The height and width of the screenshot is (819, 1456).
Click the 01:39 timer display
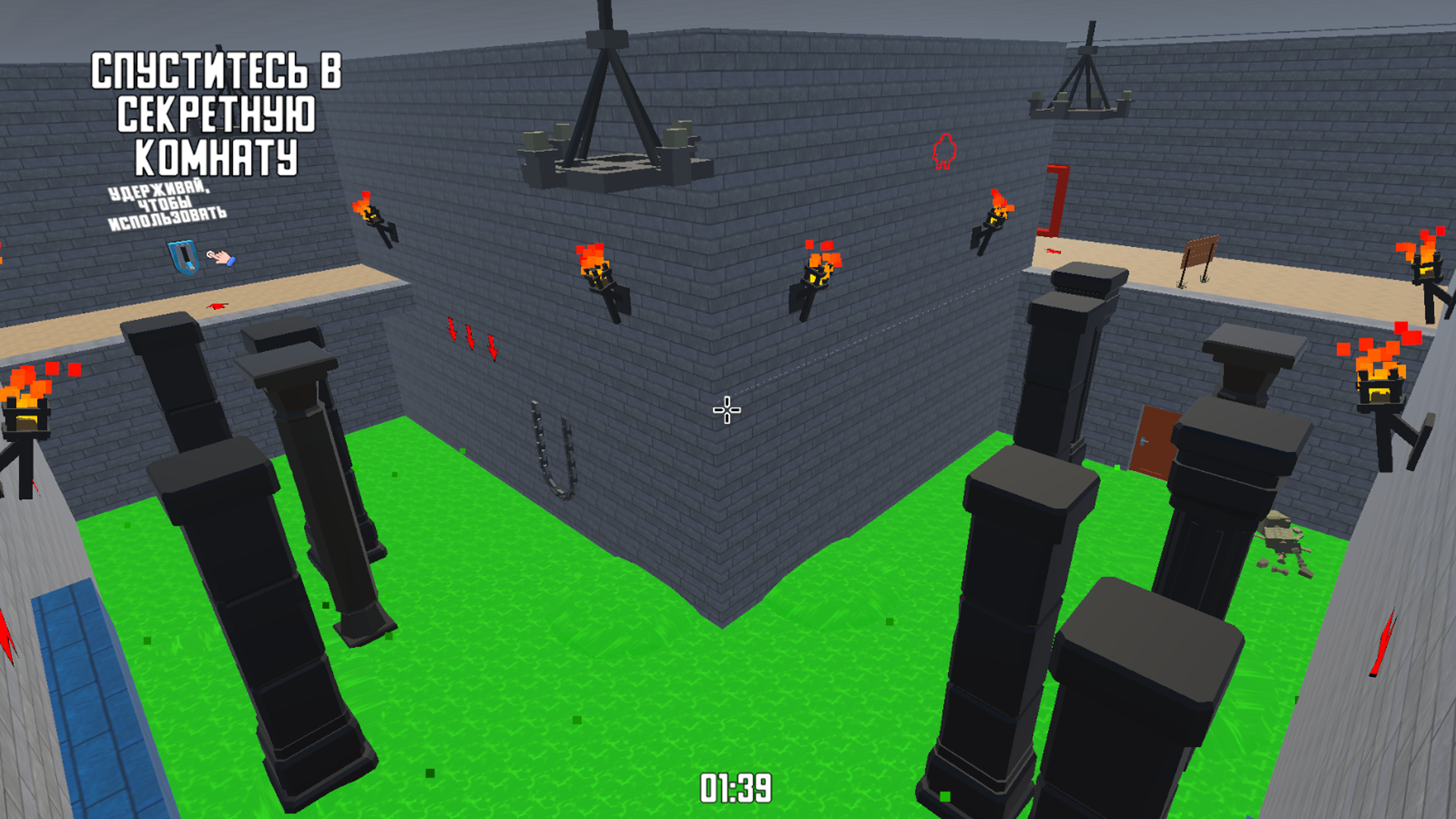click(x=736, y=789)
